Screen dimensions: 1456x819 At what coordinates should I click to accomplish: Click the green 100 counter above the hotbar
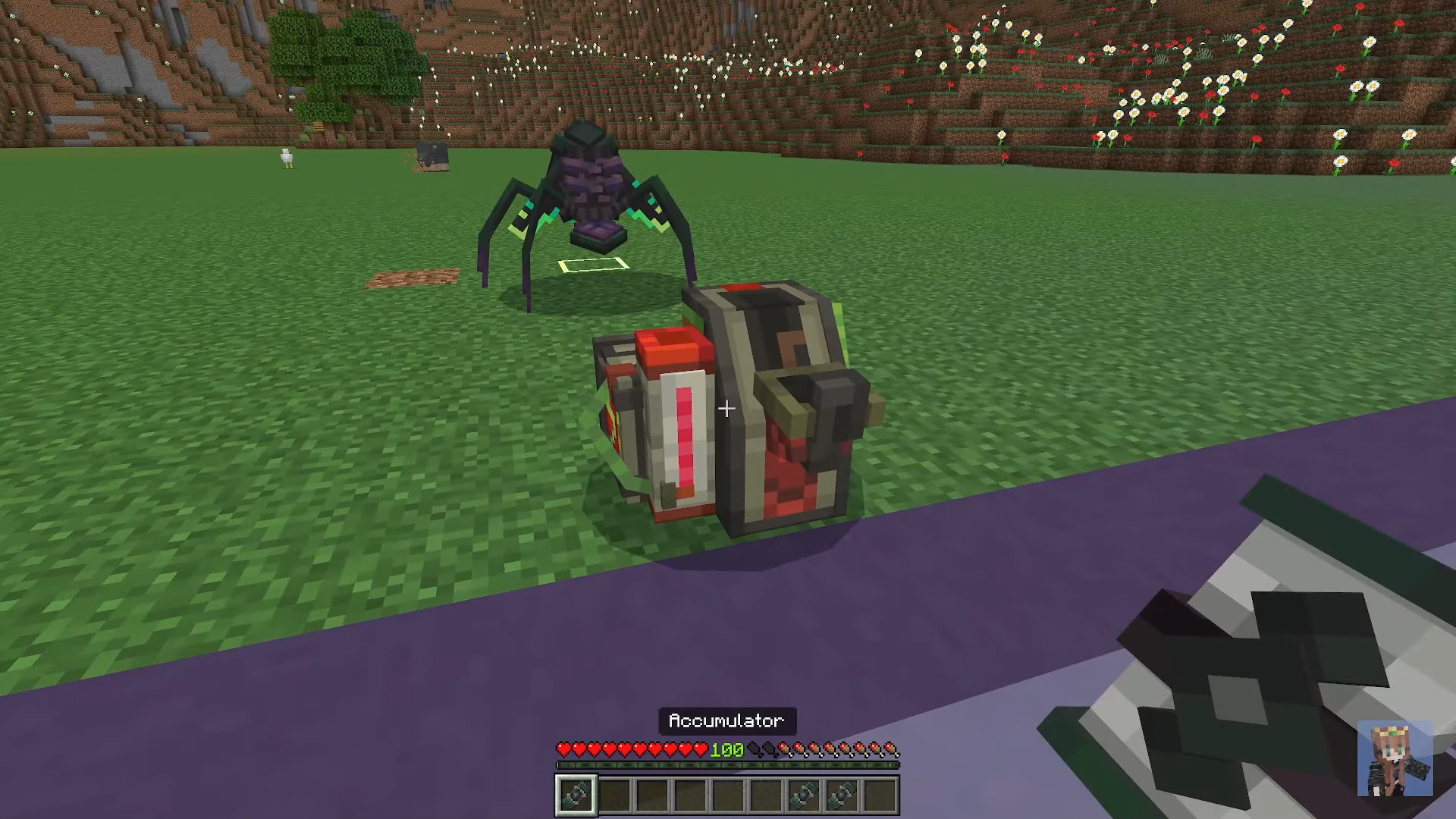tap(727, 750)
